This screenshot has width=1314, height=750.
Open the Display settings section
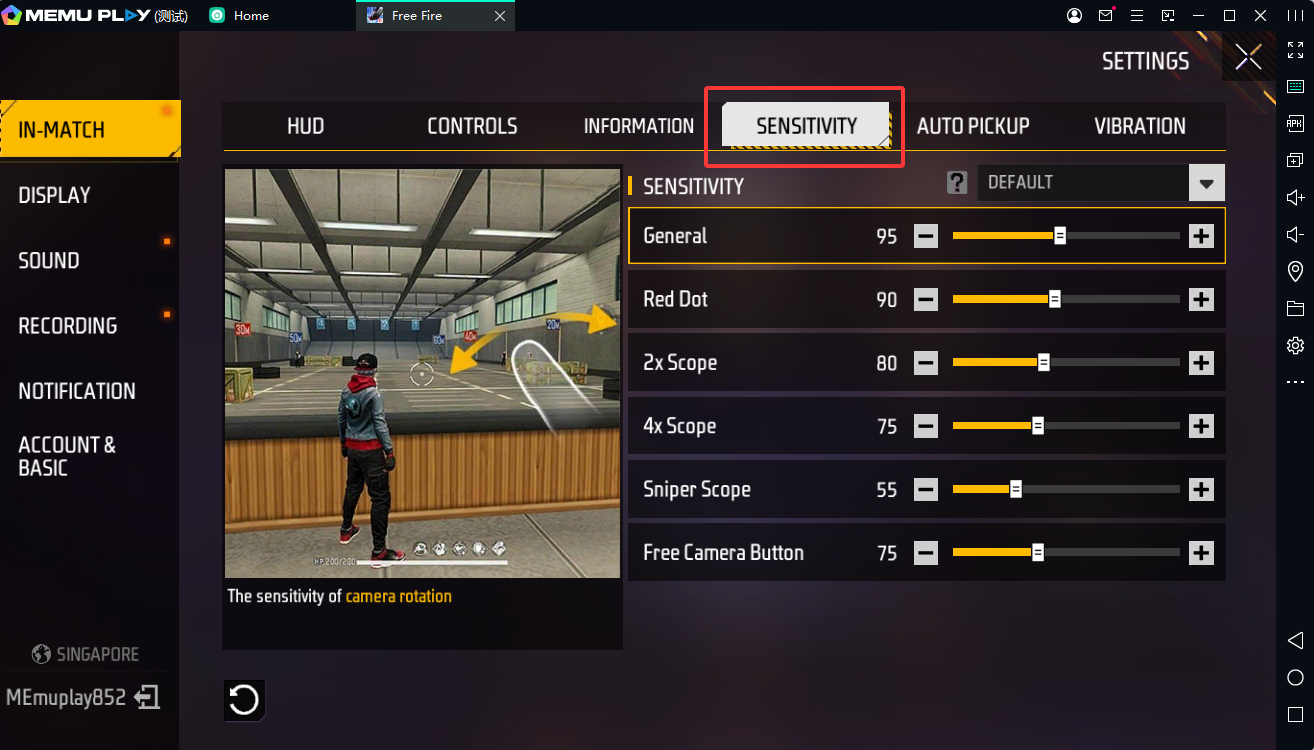coord(55,195)
